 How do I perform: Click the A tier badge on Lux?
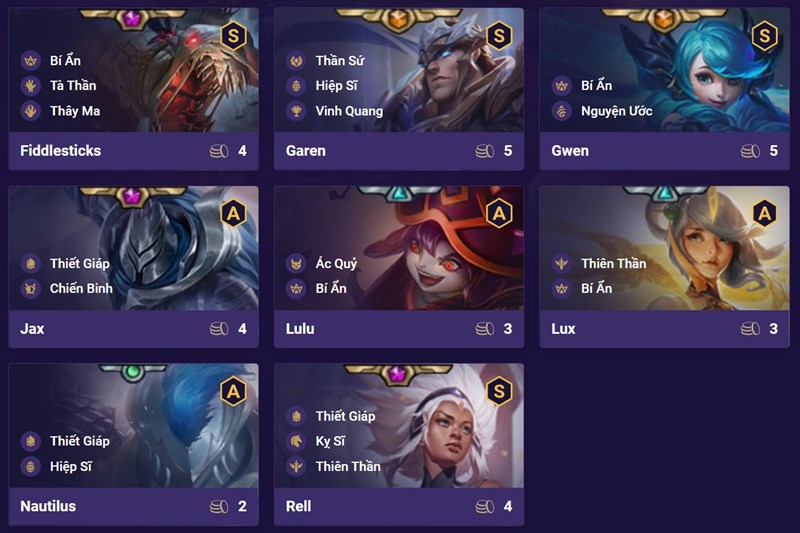(764, 213)
